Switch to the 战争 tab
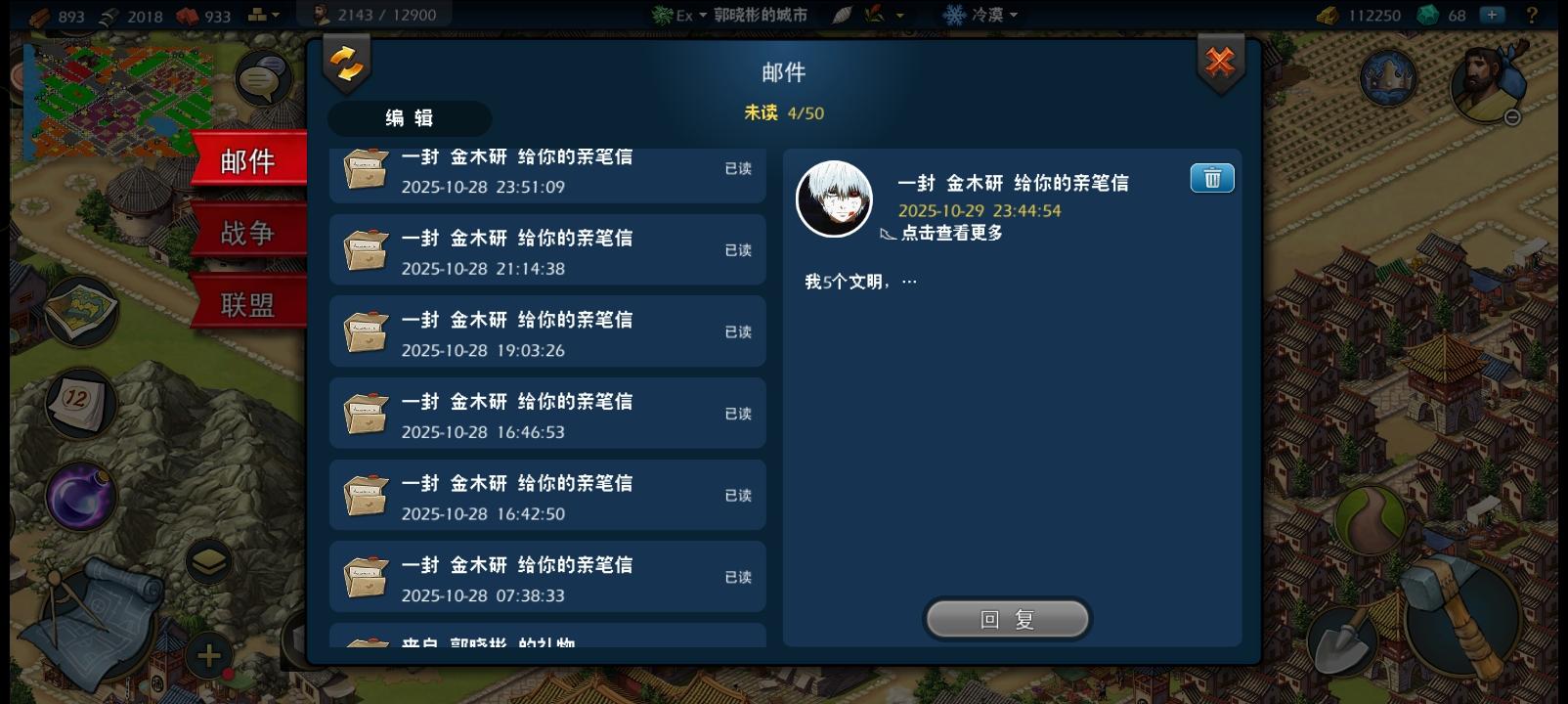This screenshot has width=1568, height=704. point(247,232)
